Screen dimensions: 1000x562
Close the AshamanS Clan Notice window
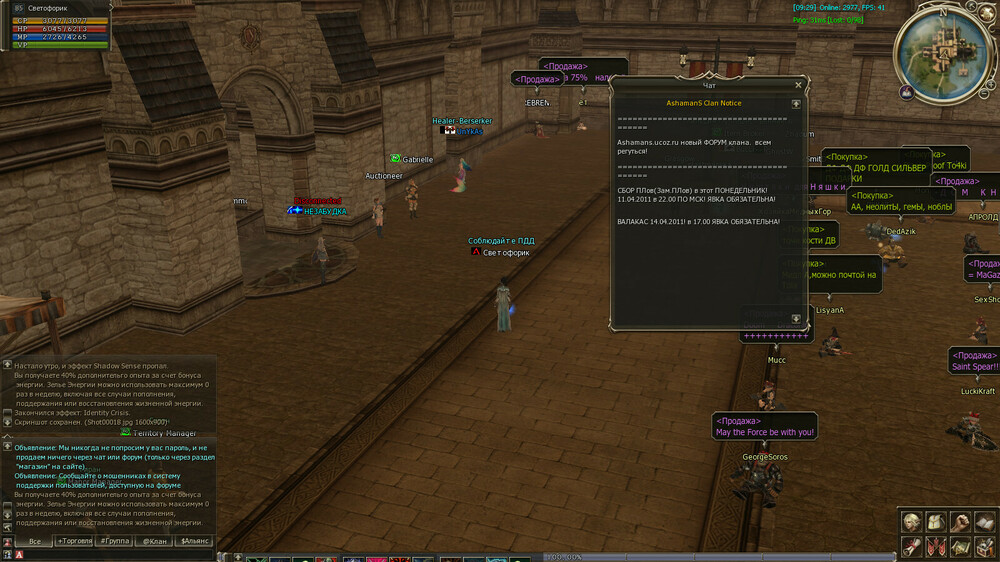(x=798, y=86)
